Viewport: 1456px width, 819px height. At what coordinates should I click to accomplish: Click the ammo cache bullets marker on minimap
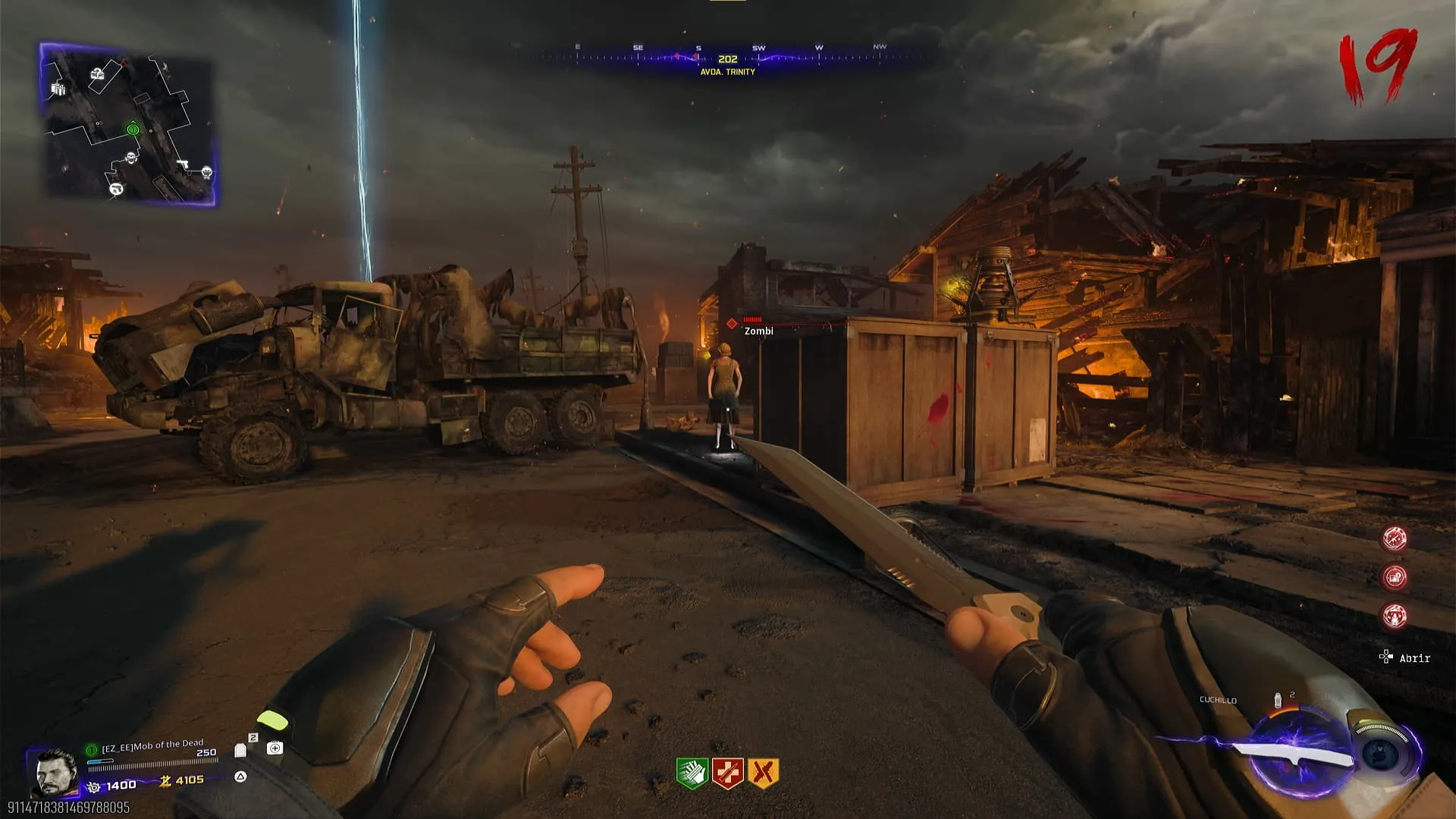pyautogui.click(x=58, y=89)
